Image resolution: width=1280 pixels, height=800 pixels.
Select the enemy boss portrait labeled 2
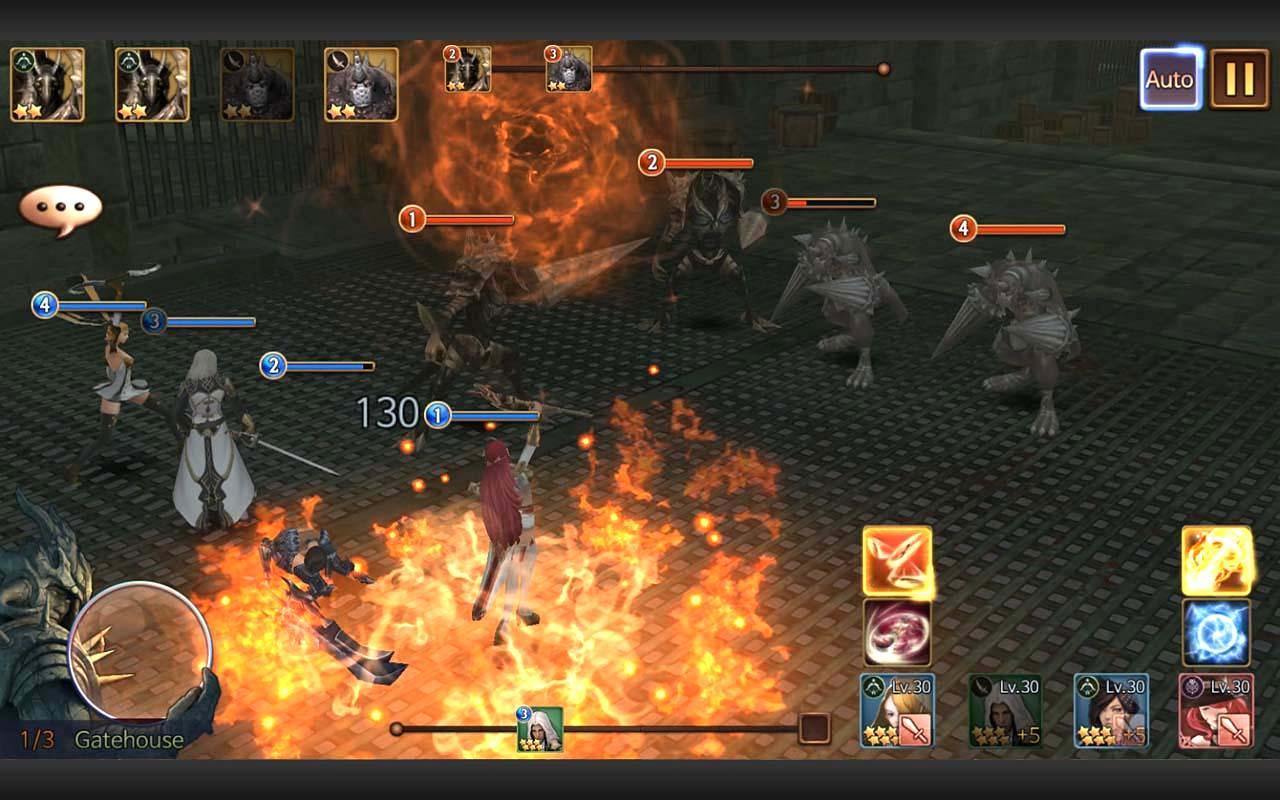click(x=470, y=67)
